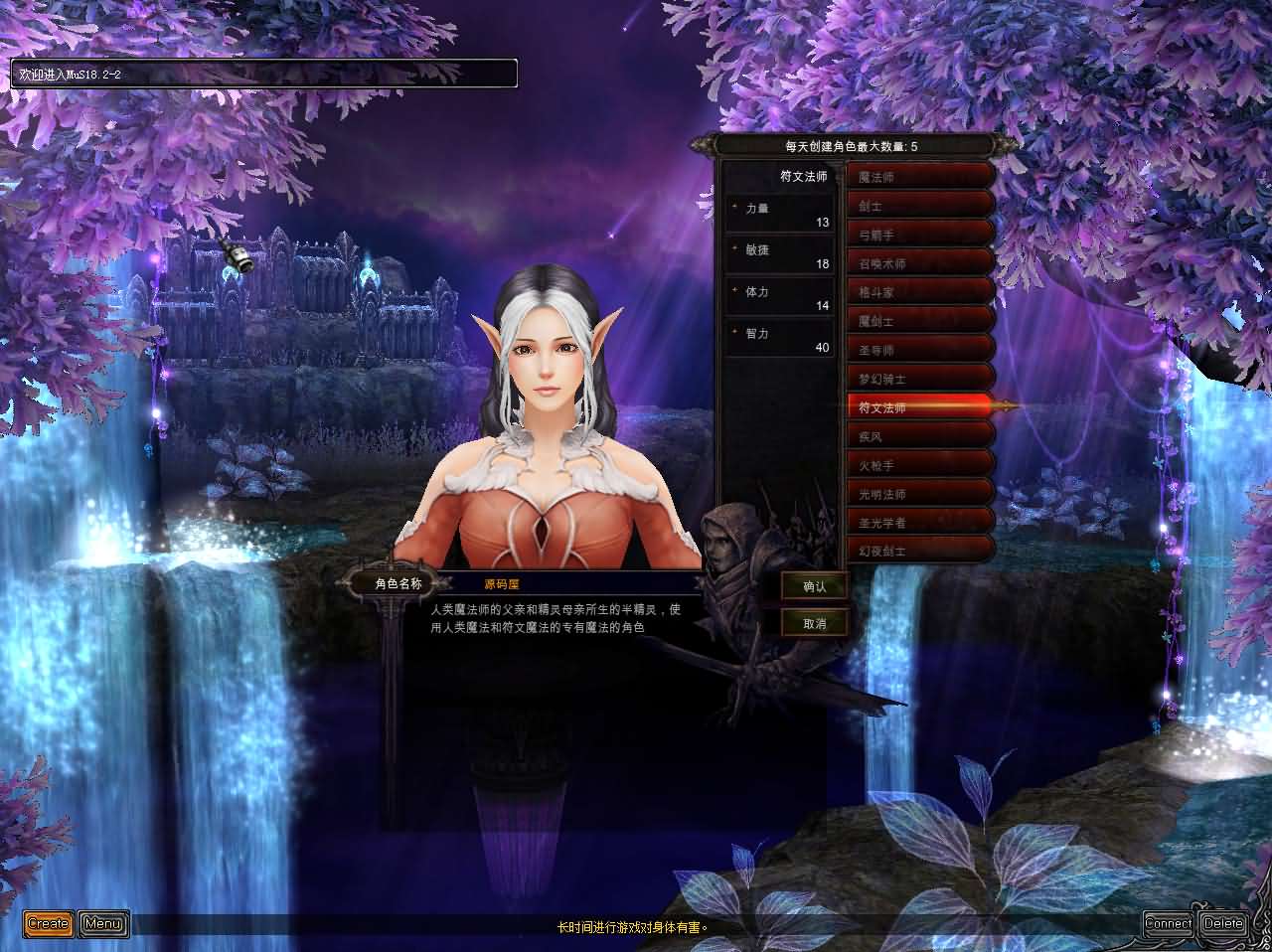The image size is (1272, 952).
Task: Choose the 圣光学者 class
Action: click(x=919, y=522)
